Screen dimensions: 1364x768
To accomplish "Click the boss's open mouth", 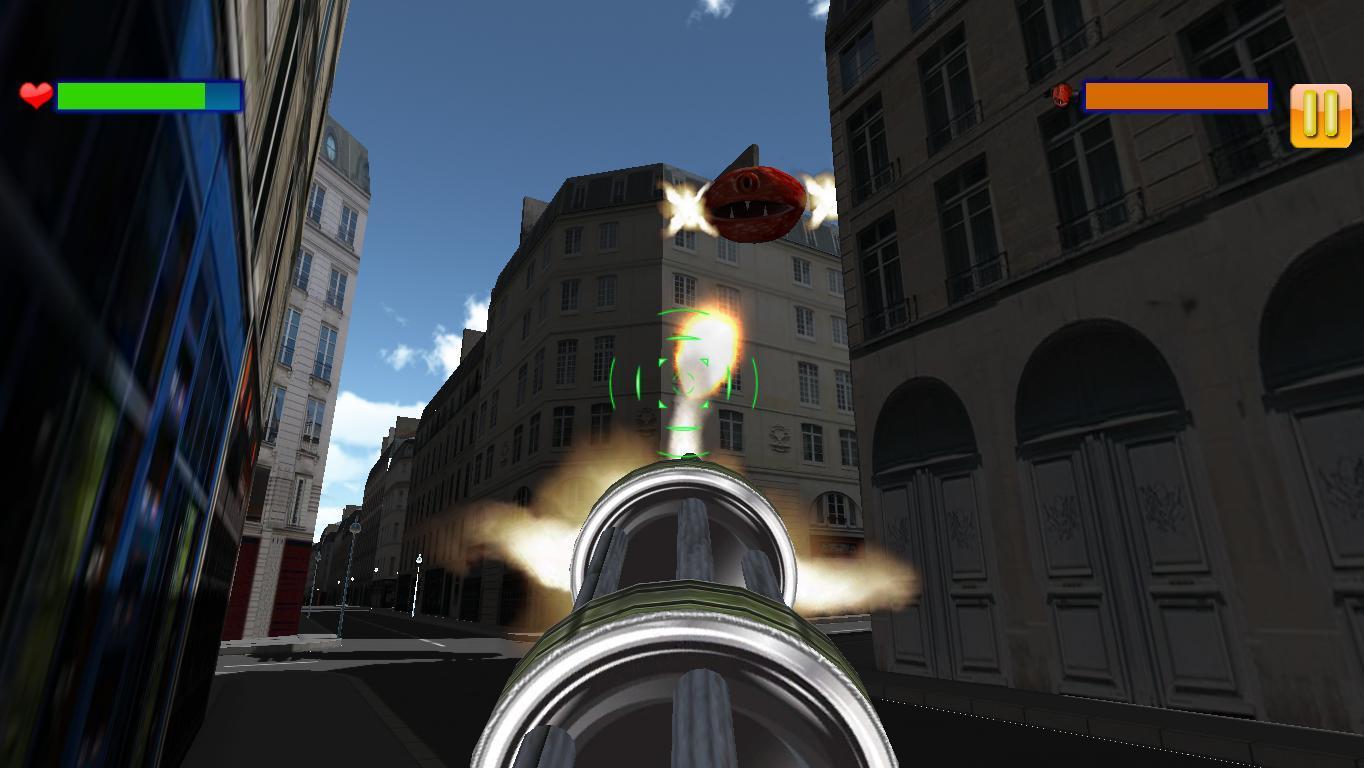I will click(752, 212).
